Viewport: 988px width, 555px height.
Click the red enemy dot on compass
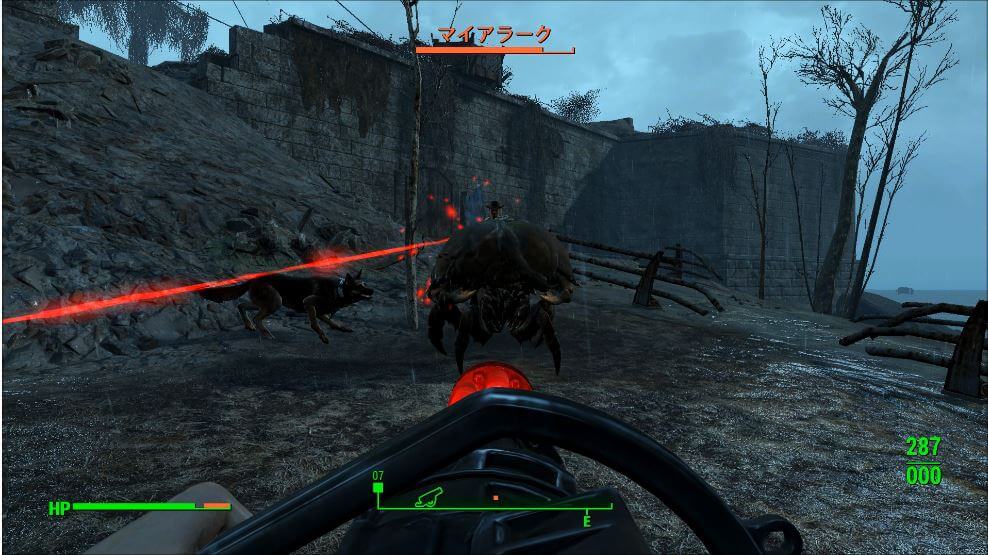(495, 496)
